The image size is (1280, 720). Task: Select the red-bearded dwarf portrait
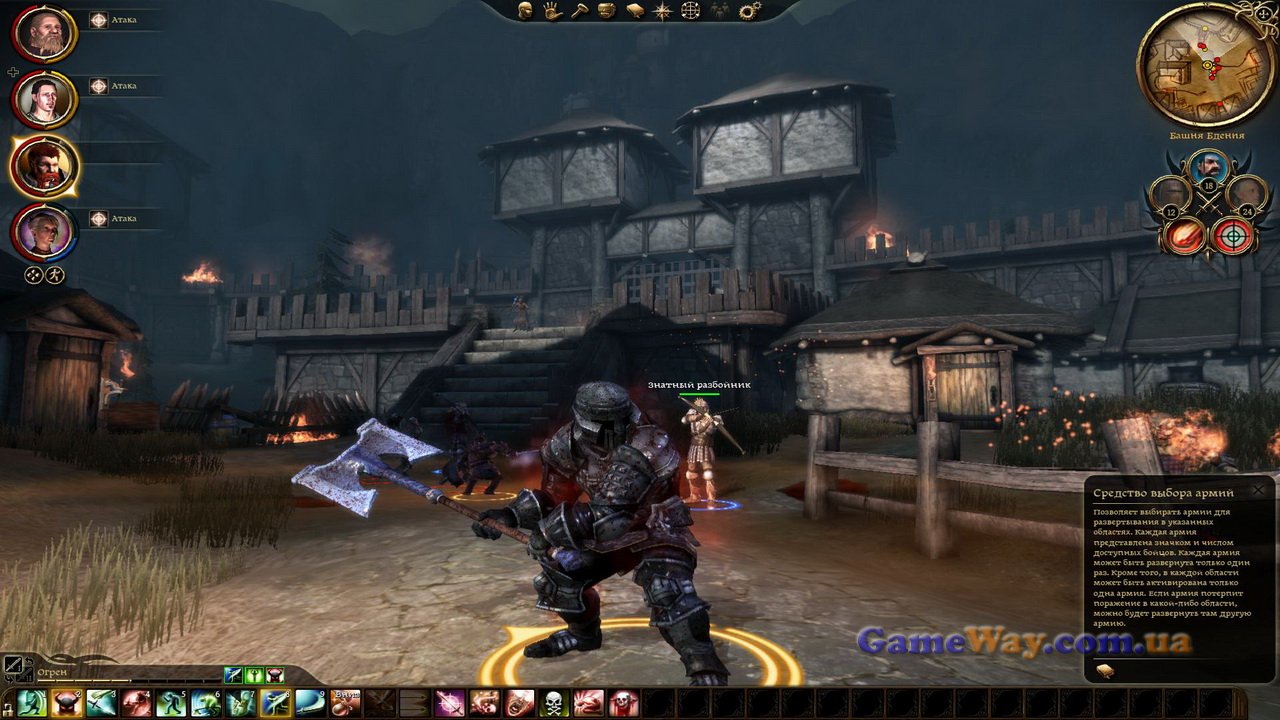(x=45, y=166)
